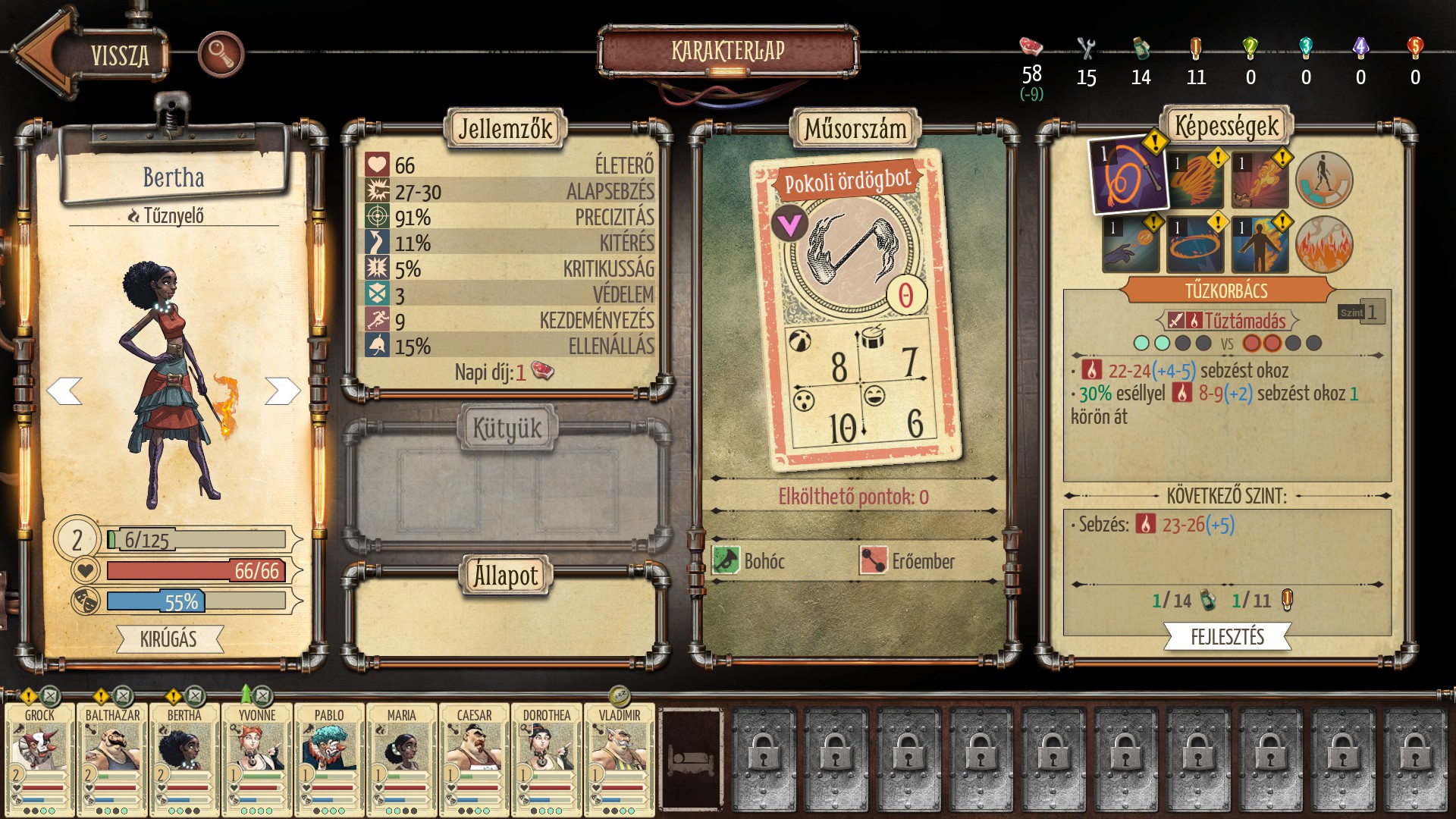Choose Yvonne's portrait in the roster
This screenshot has width=1456, height=819.
[257, 758]
